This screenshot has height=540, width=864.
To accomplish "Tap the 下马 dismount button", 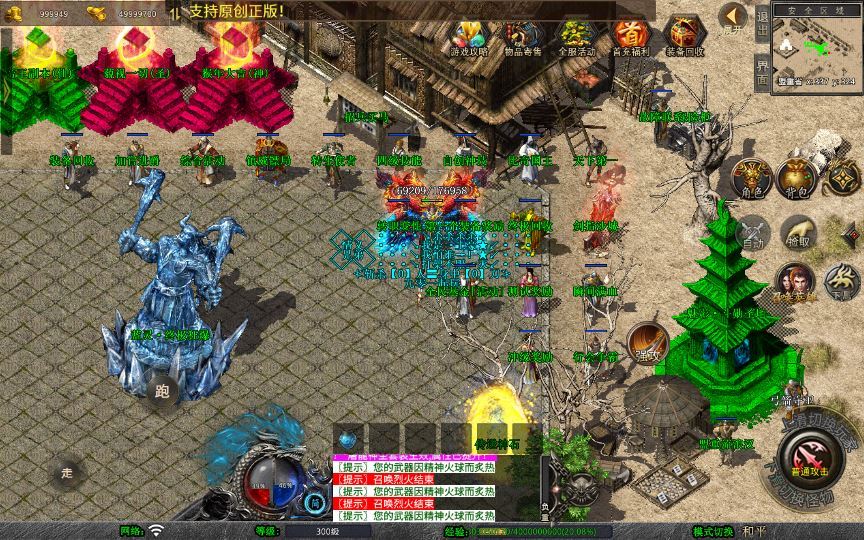I will (x=843, y=281).
